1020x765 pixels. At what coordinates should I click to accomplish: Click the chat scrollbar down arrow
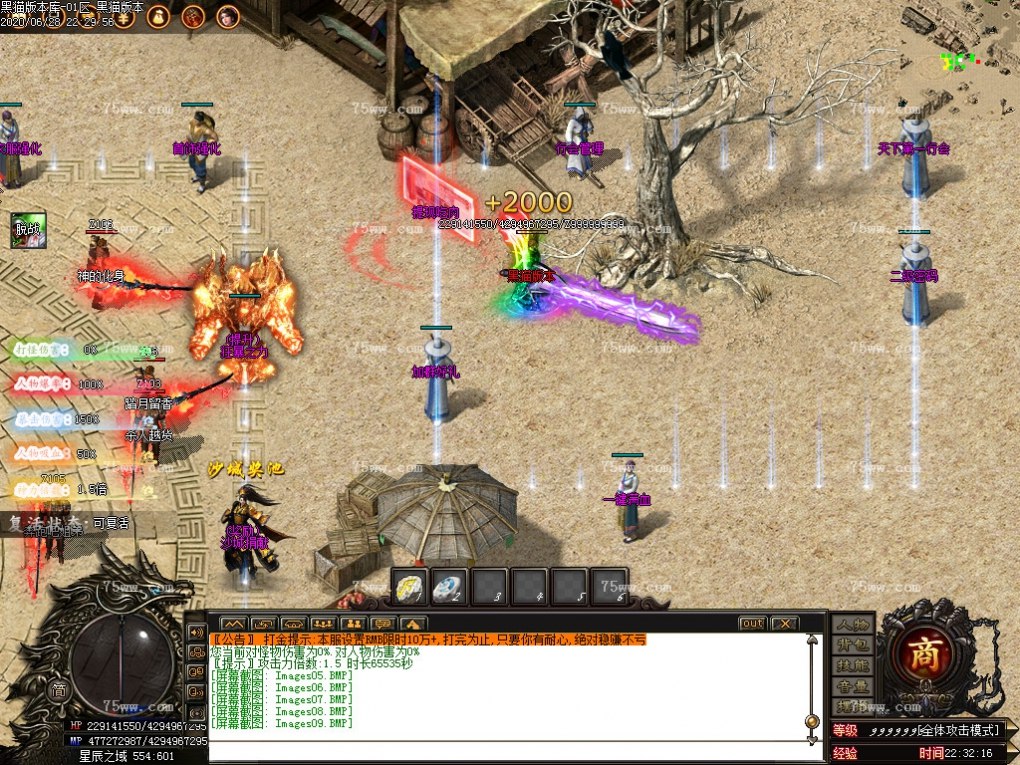click(x=812, y=738)
